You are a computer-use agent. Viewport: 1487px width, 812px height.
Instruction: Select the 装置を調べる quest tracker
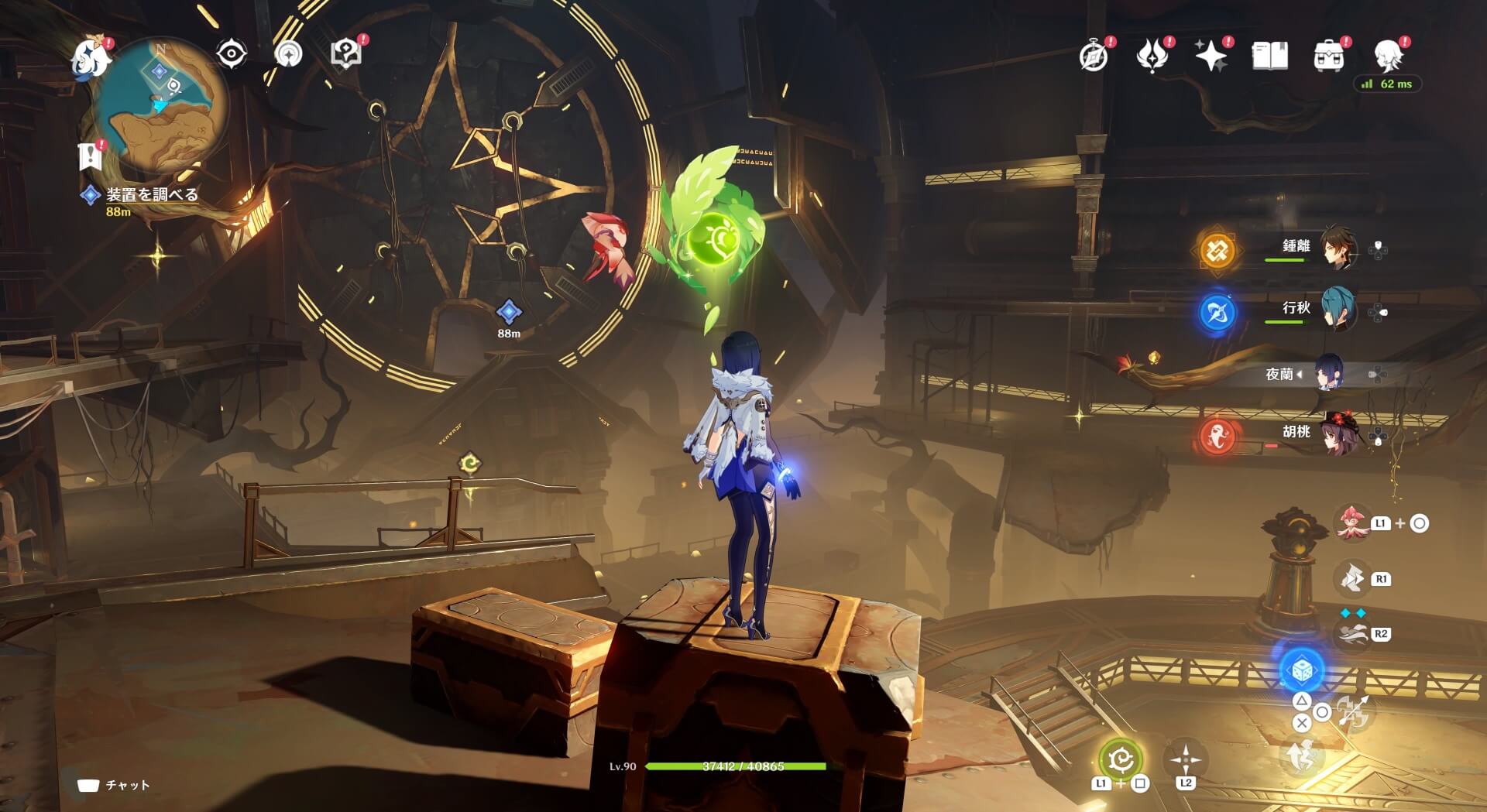pyautogui.click(x=151, y=195)
